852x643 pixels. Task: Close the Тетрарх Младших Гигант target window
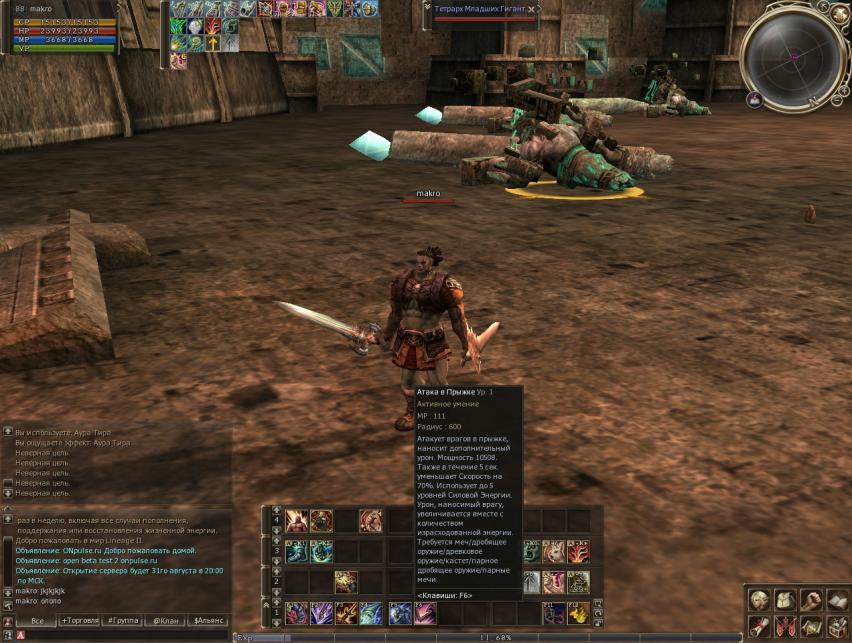click(532, 9)
